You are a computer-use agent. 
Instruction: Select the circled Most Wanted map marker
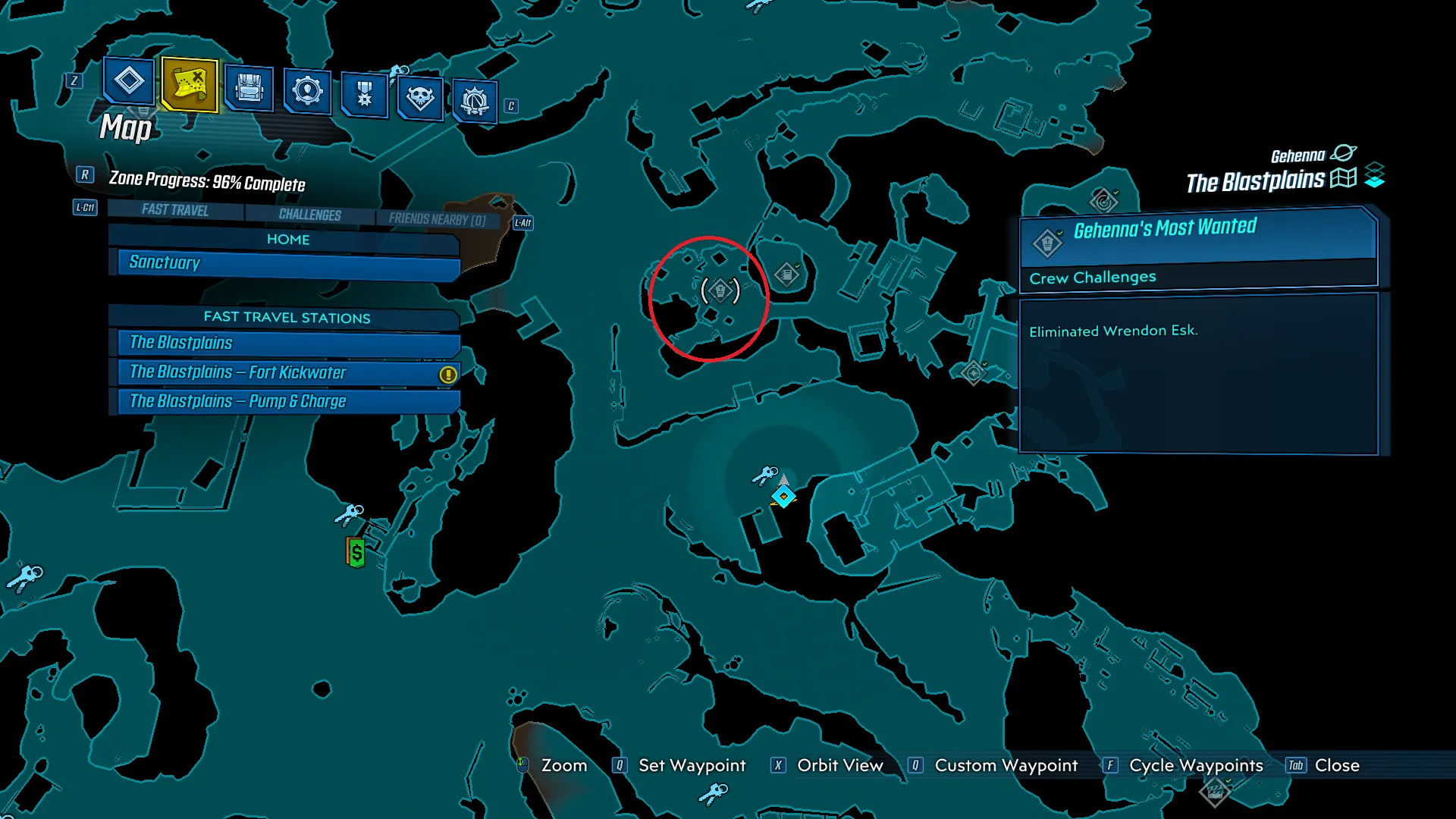[x=720, y=290]
